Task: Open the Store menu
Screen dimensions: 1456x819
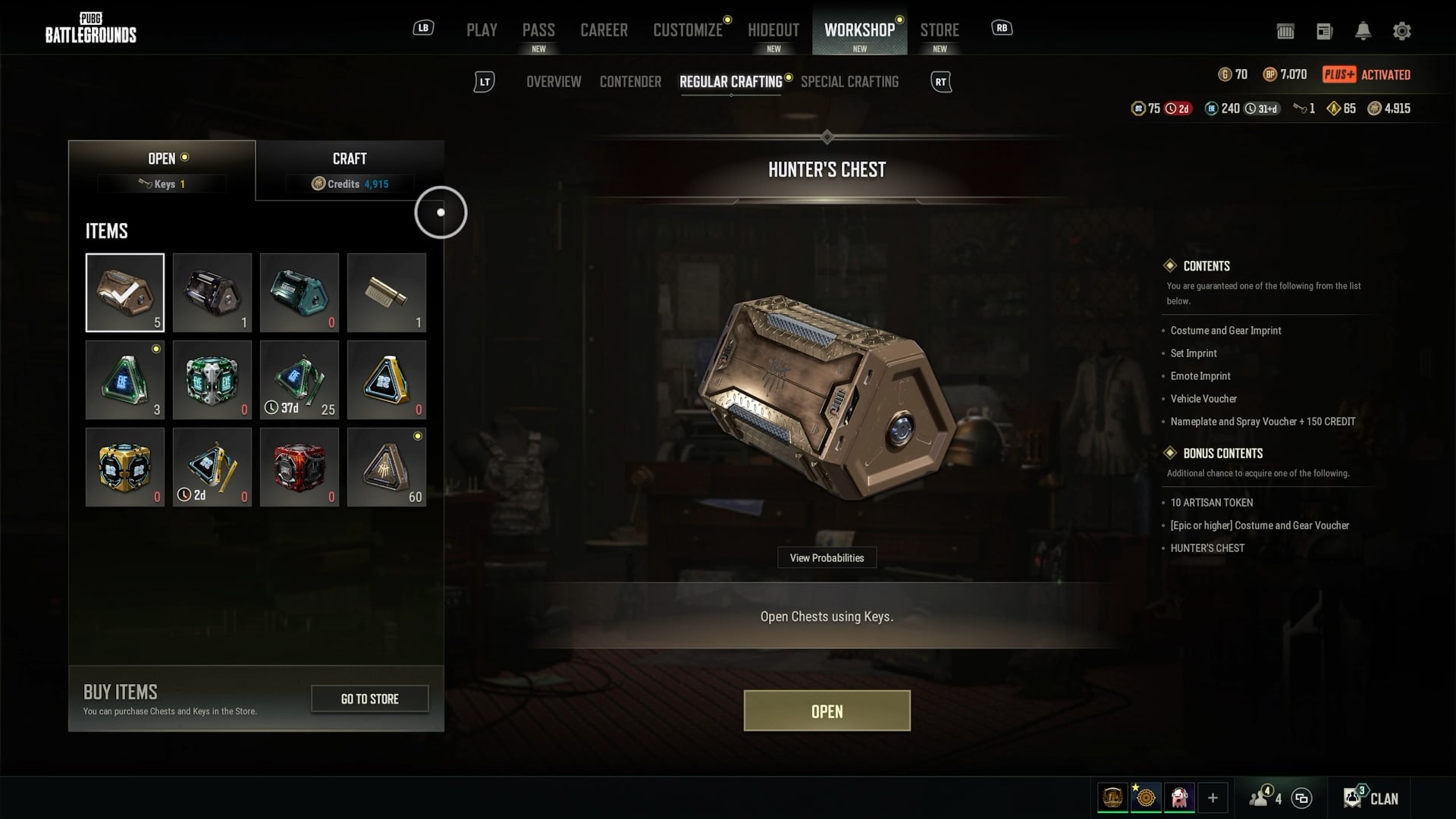Action: [940, 30]
